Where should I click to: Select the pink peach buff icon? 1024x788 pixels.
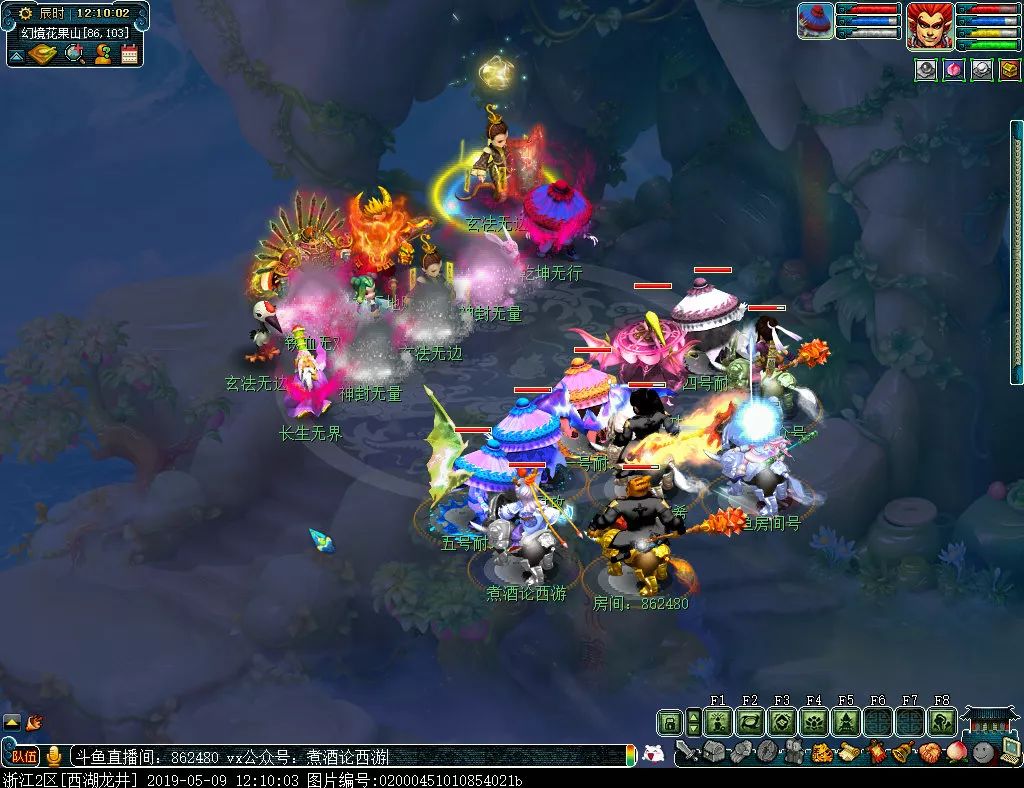click(954, 70)
